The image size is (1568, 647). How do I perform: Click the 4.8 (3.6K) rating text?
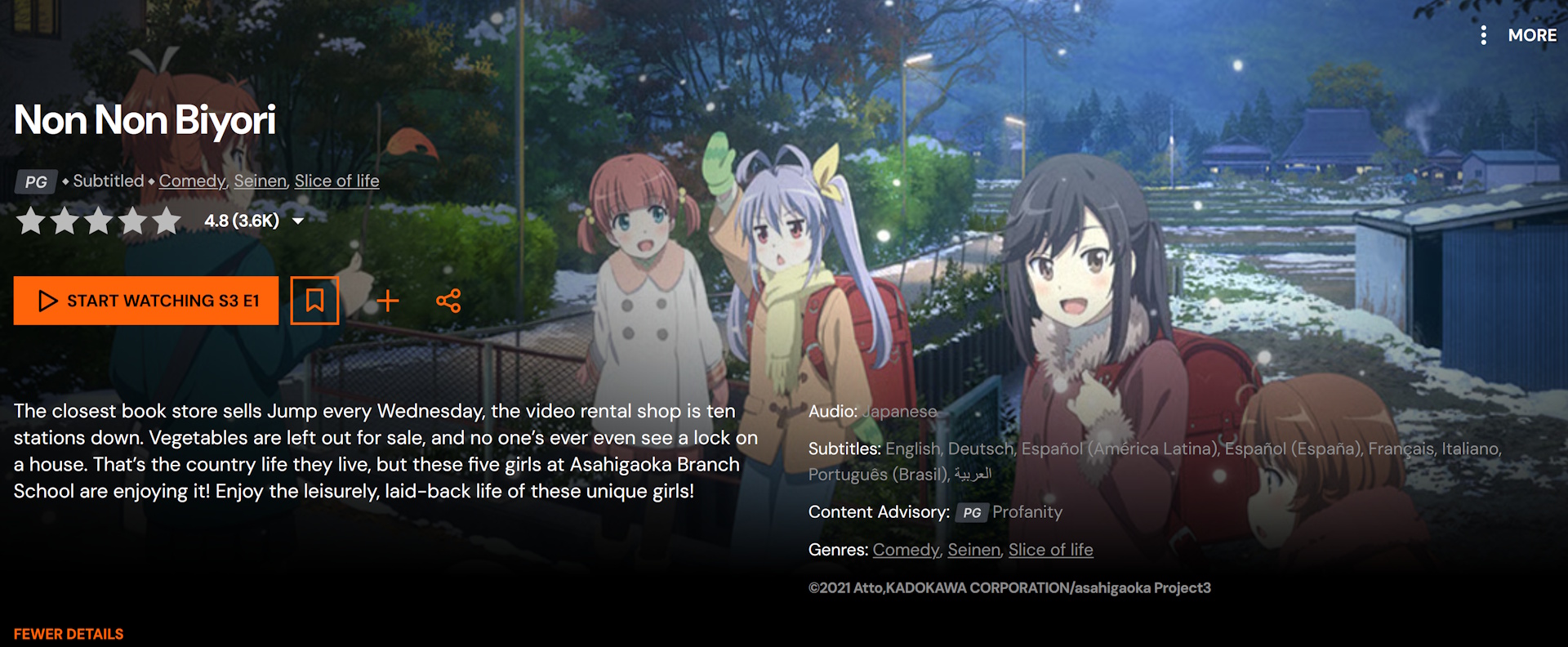(x=240, y=220)
